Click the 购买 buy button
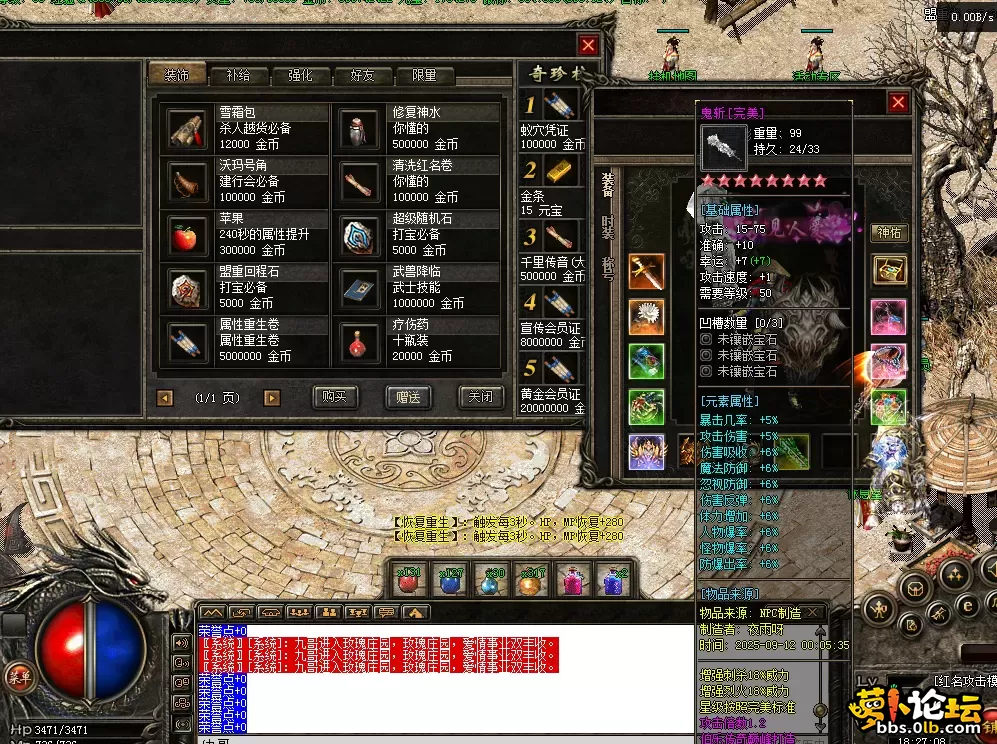This screenshot has width=997, height=744. (x=334, y=397)
